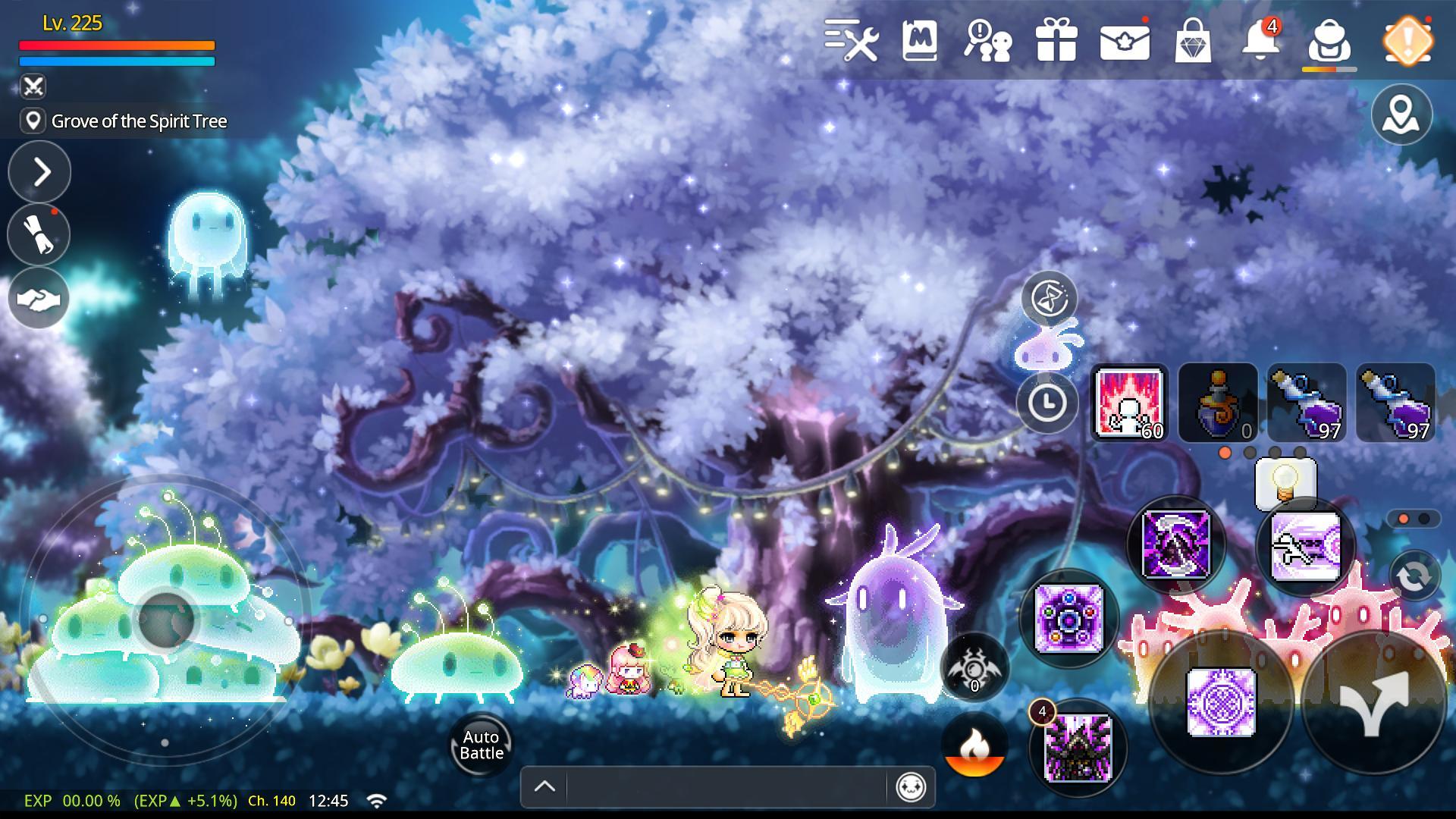
Task: Toggle Auto Battle mode
Action: pos(480,745)
